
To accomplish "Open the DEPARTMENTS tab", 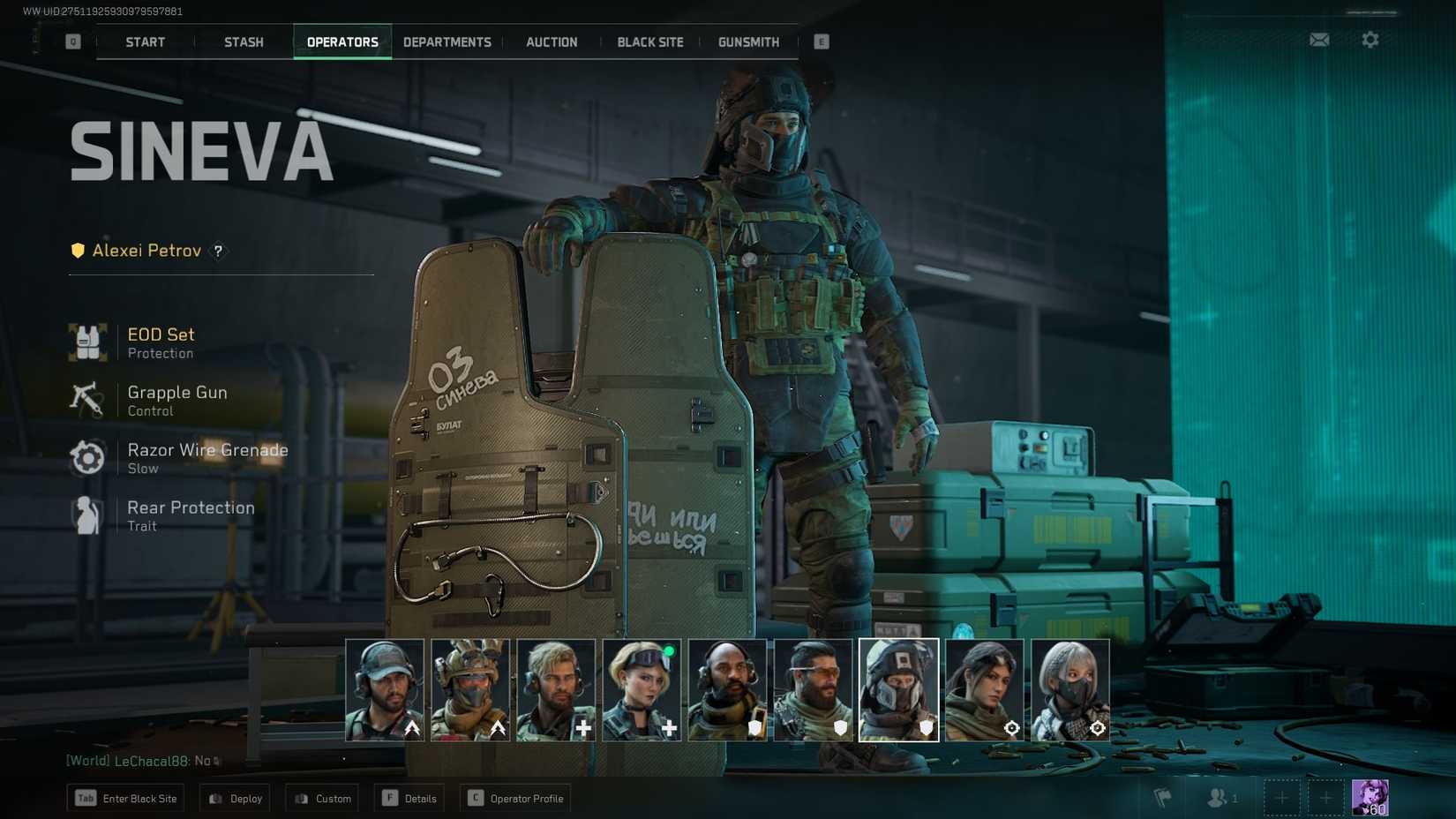I will pyautogui.click(x=447, y=41).
